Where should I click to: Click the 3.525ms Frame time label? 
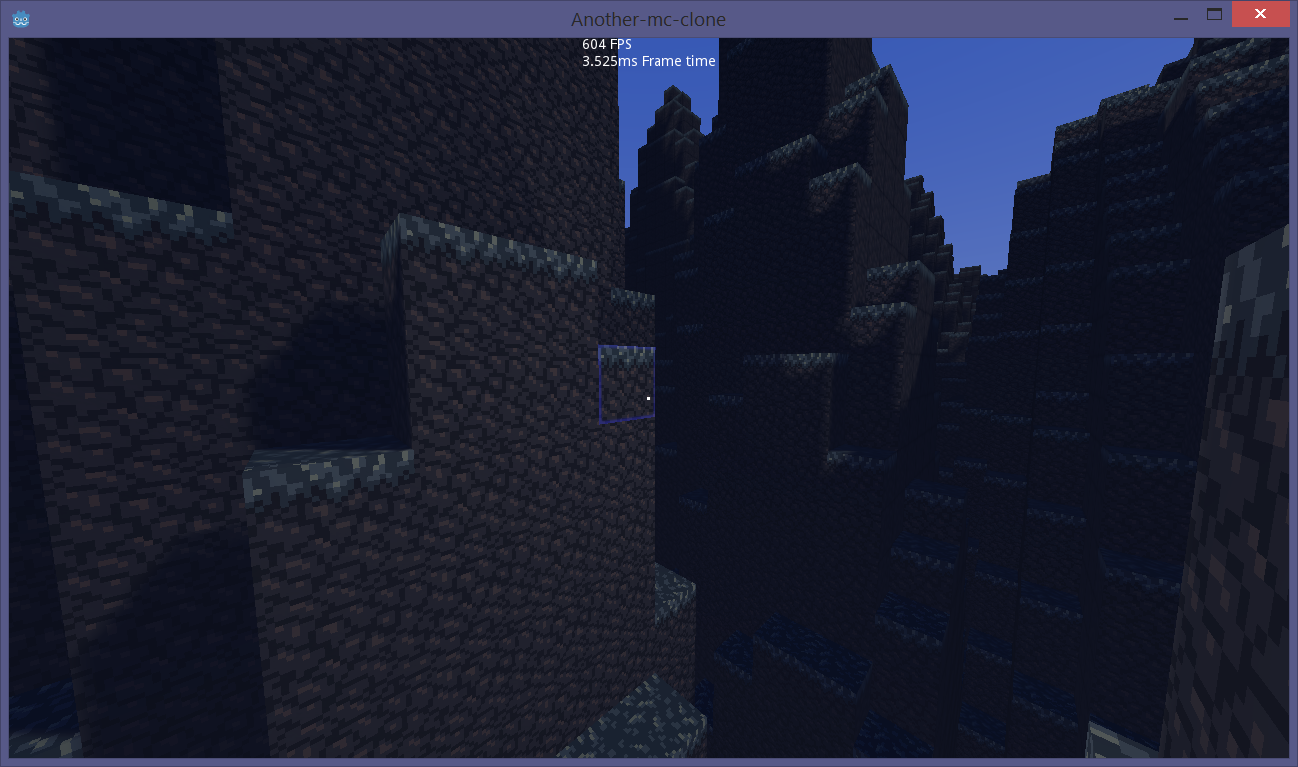pyautogui.click(x=649, y=60)
